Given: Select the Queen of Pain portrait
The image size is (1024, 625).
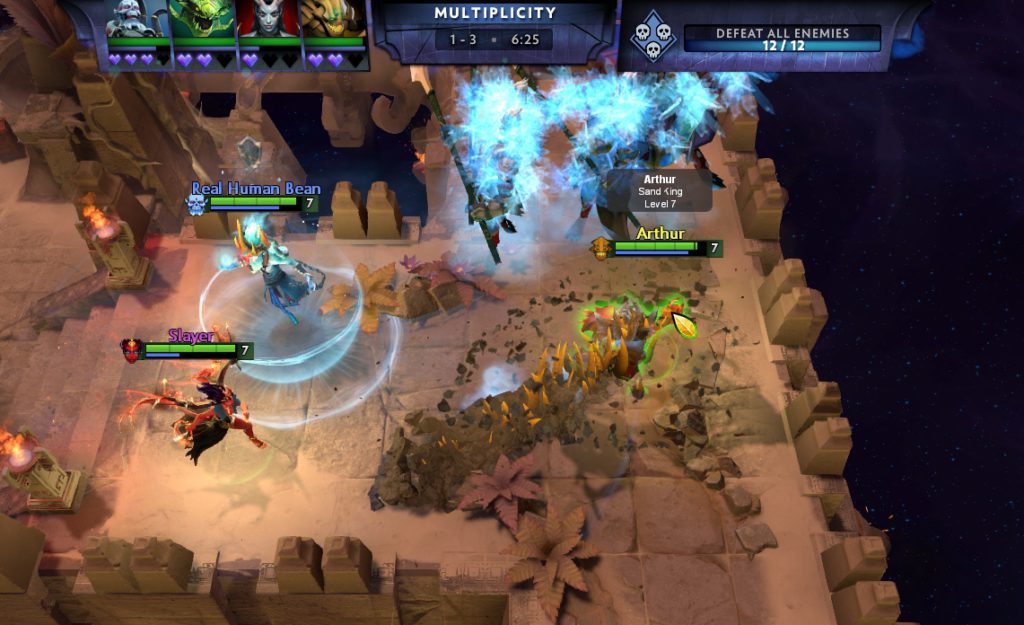Looking at the screenshot, I should pos(267,19).
